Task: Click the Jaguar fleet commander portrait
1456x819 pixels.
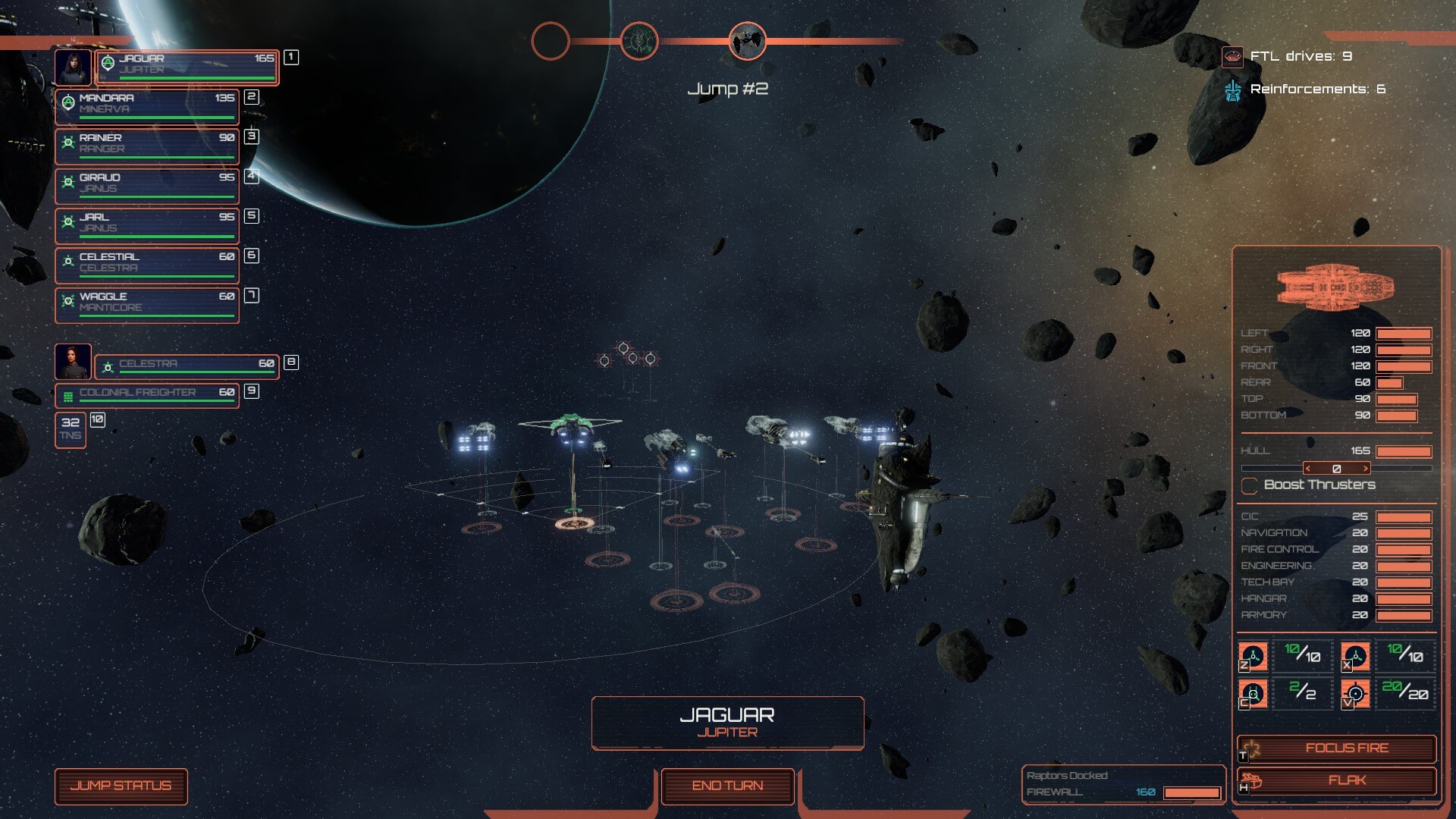Action: tap(74, 67)
